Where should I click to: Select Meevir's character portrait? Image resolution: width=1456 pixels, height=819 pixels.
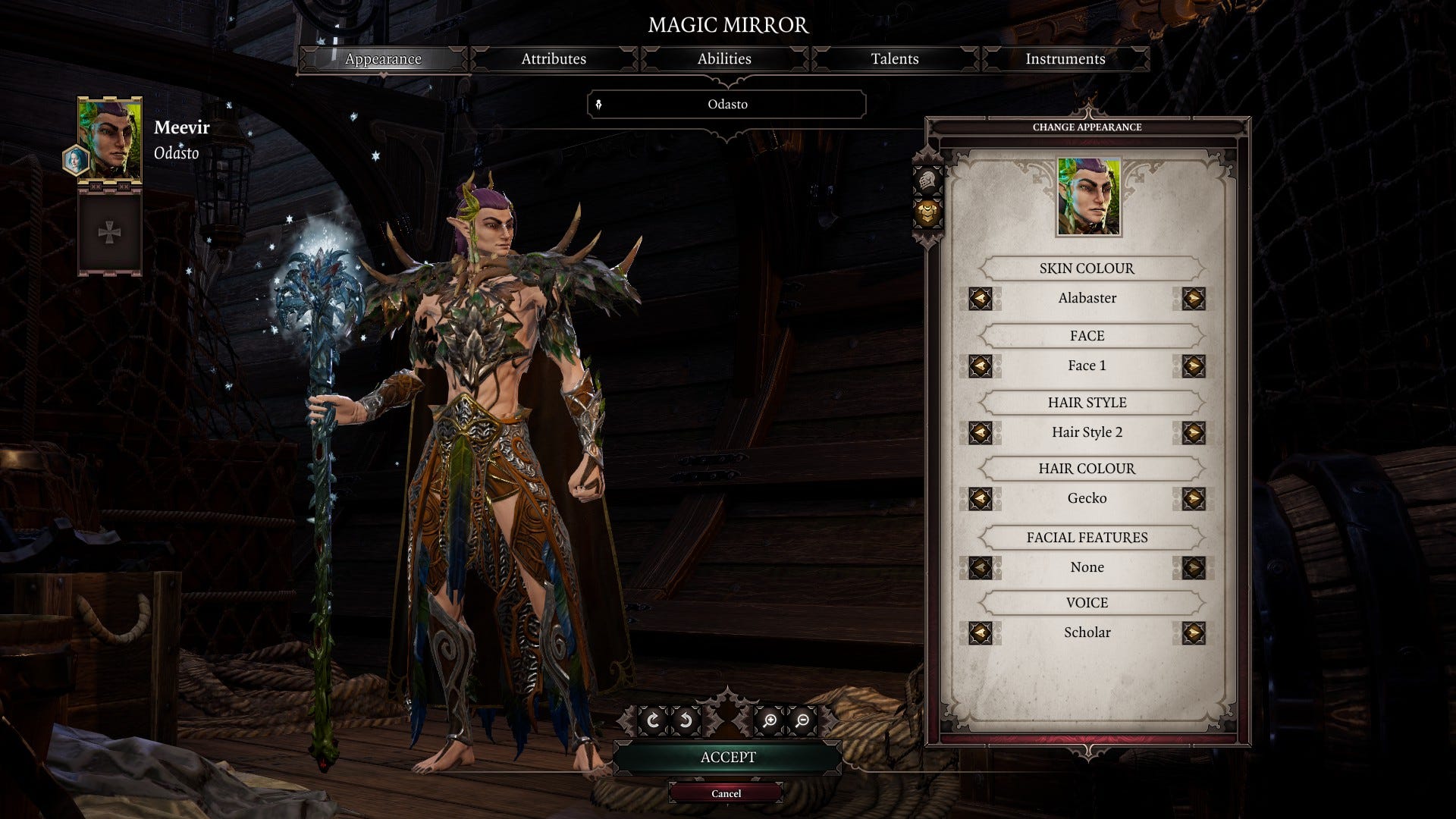(x=110, y=140)
